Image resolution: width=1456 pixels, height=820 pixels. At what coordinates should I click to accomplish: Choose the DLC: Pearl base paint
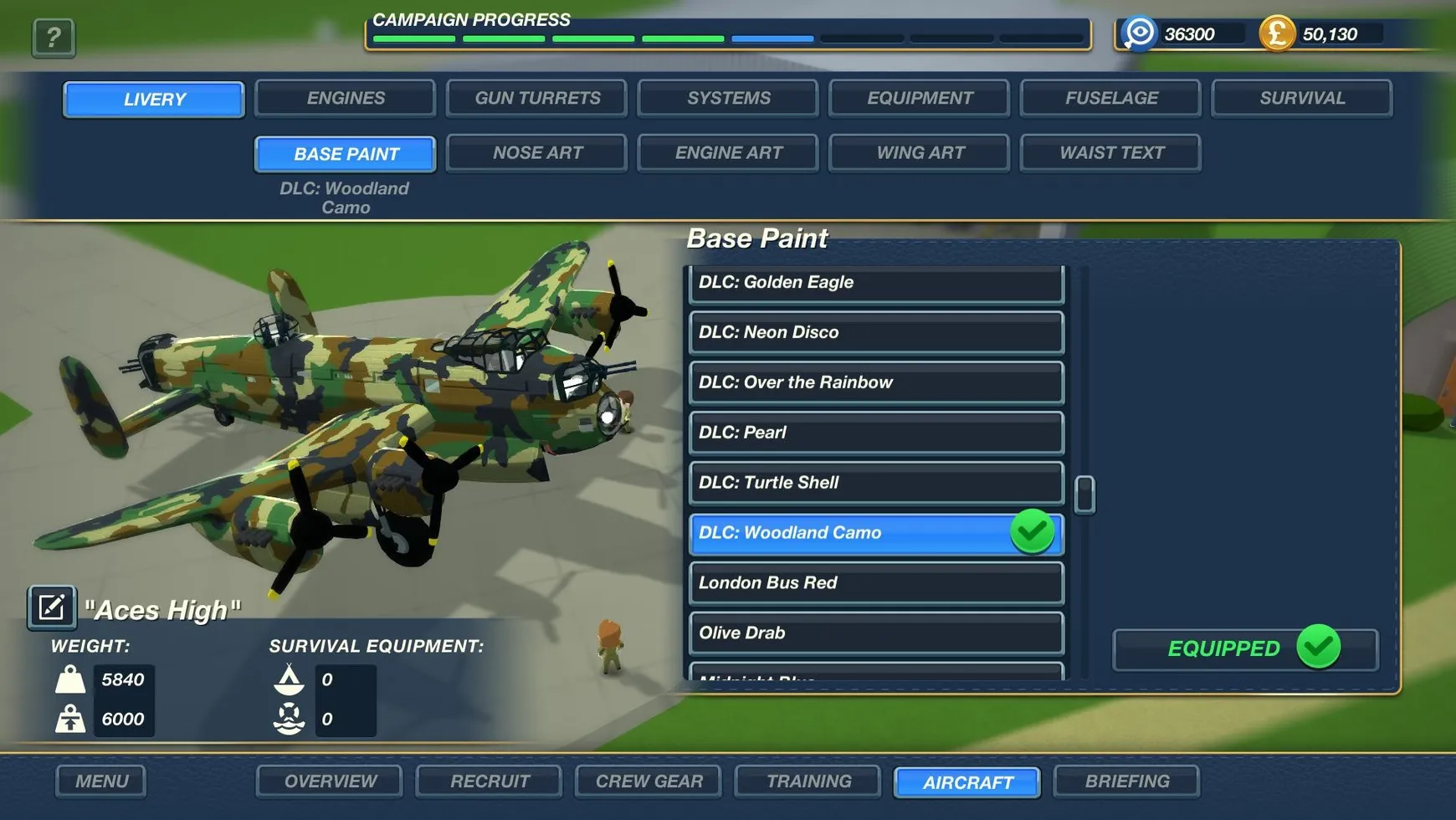click(875, 433)
